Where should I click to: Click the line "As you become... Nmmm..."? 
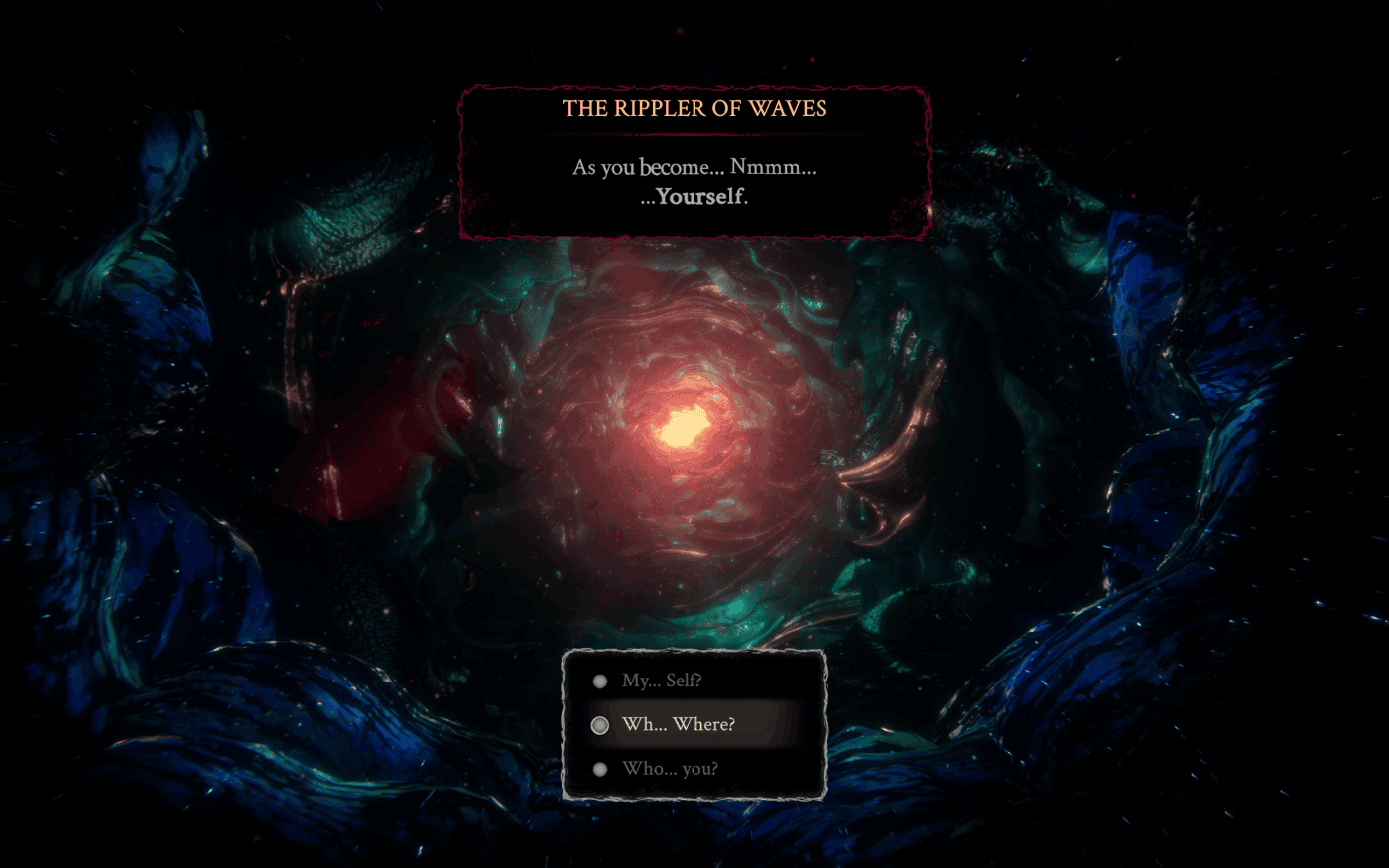click(x=694, y=167)
